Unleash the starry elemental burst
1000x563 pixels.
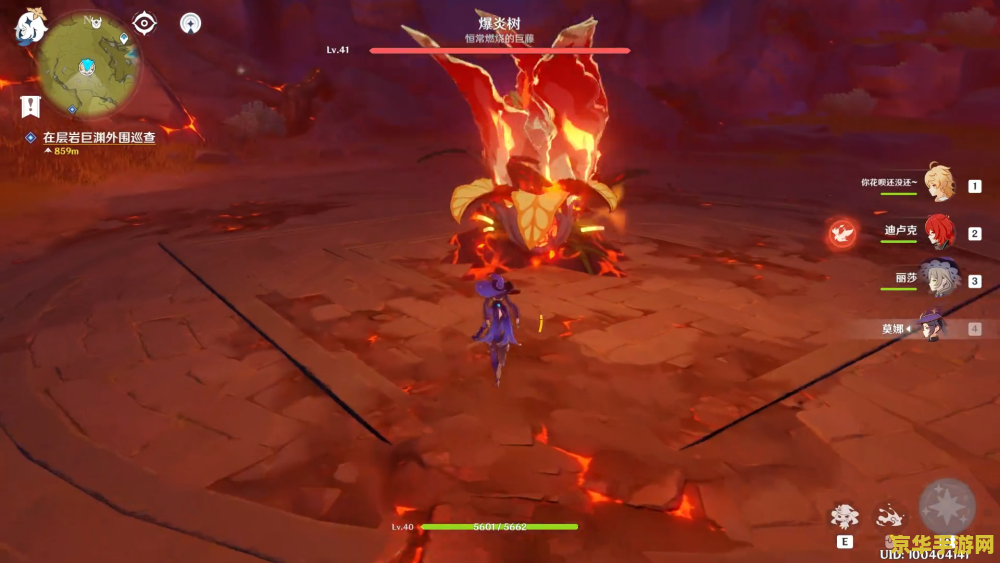(946, 507)
